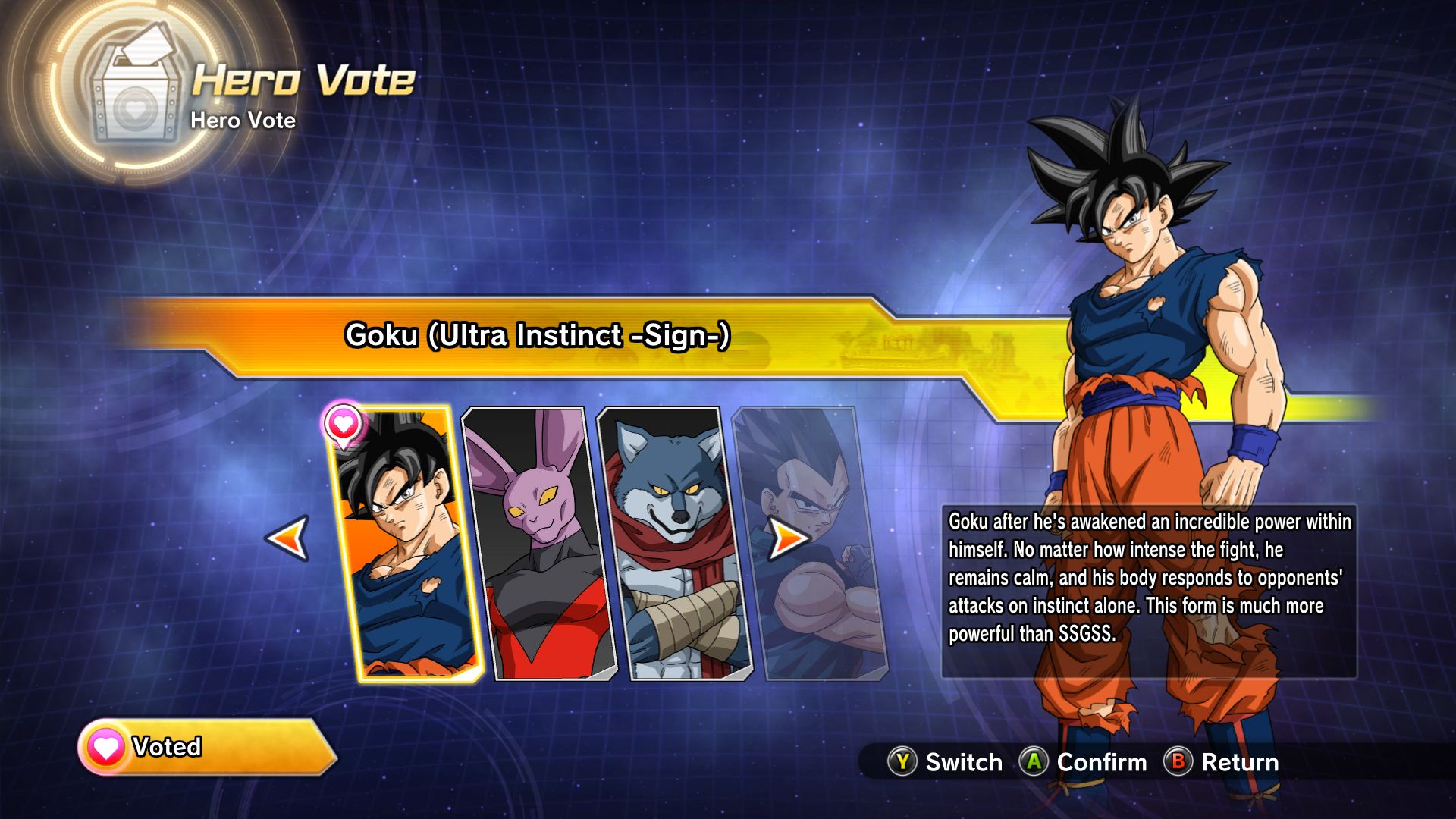Show previous heroes with the left arrow
The image size is (1456, 819).
point(288,538)
